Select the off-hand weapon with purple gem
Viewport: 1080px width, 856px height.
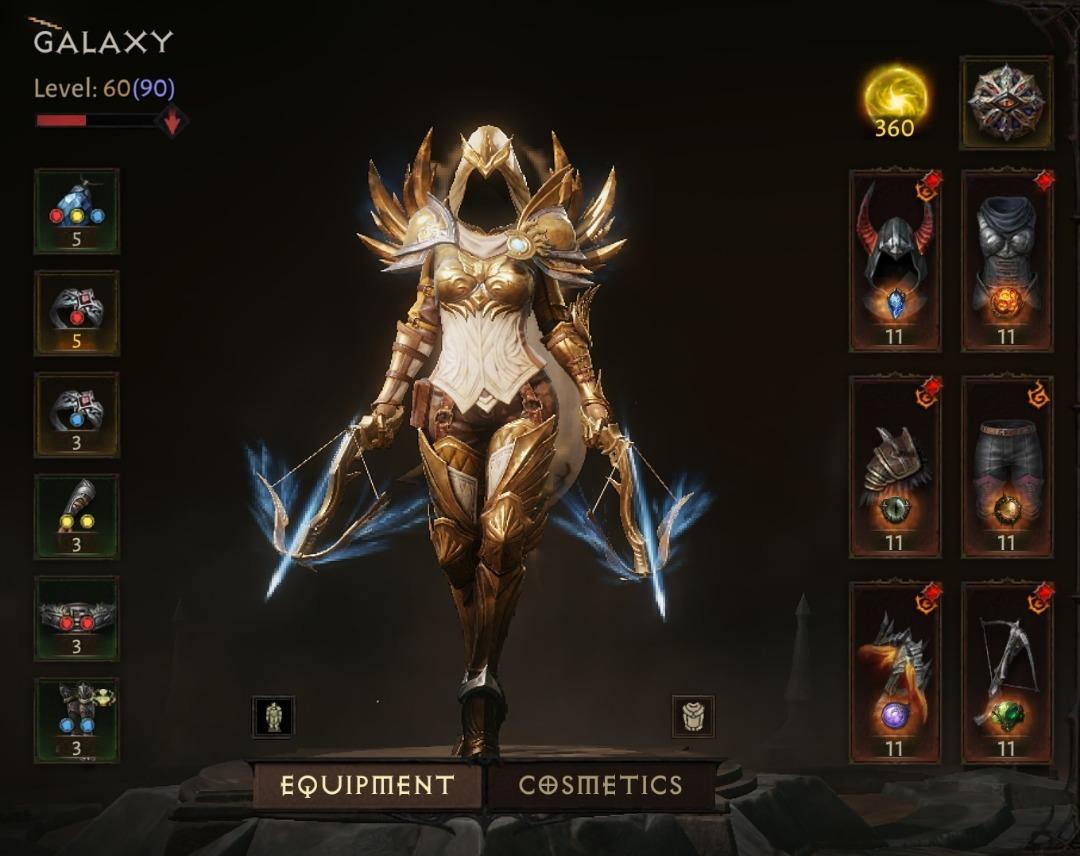click(x=895, y=674)
